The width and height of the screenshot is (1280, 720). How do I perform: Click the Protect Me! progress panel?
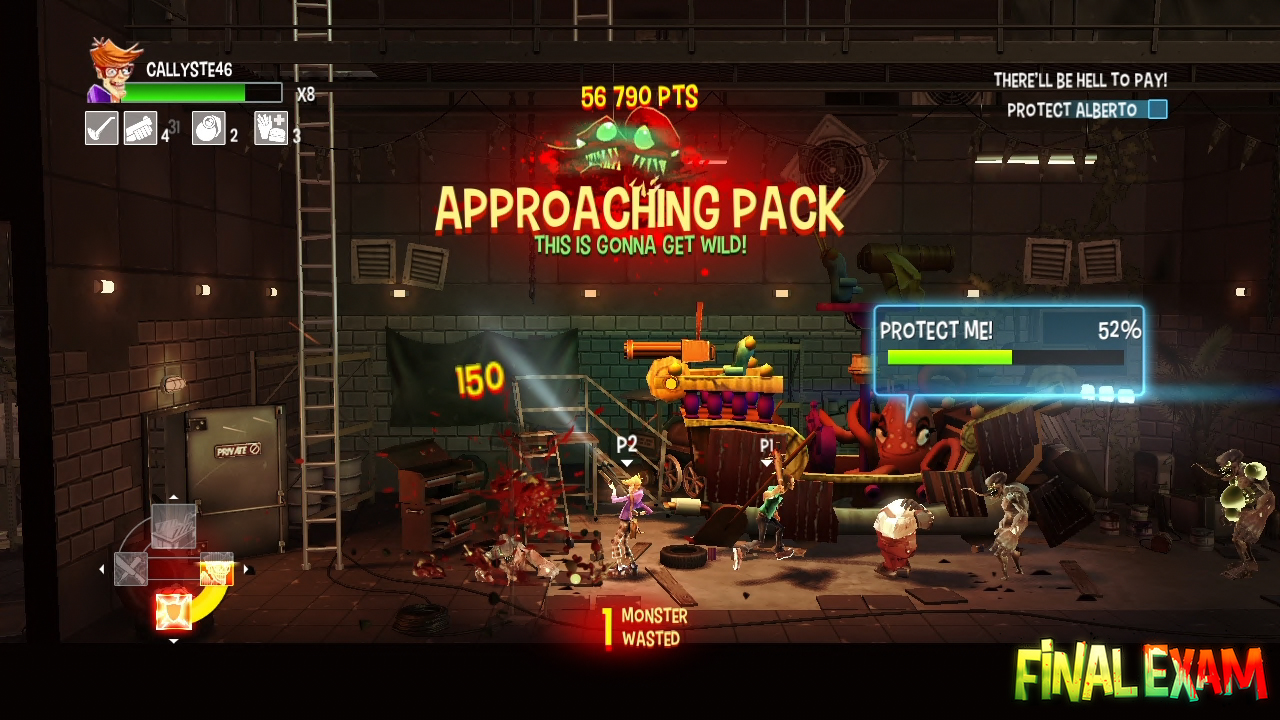pyautogui.click(x=1008, y=350)
